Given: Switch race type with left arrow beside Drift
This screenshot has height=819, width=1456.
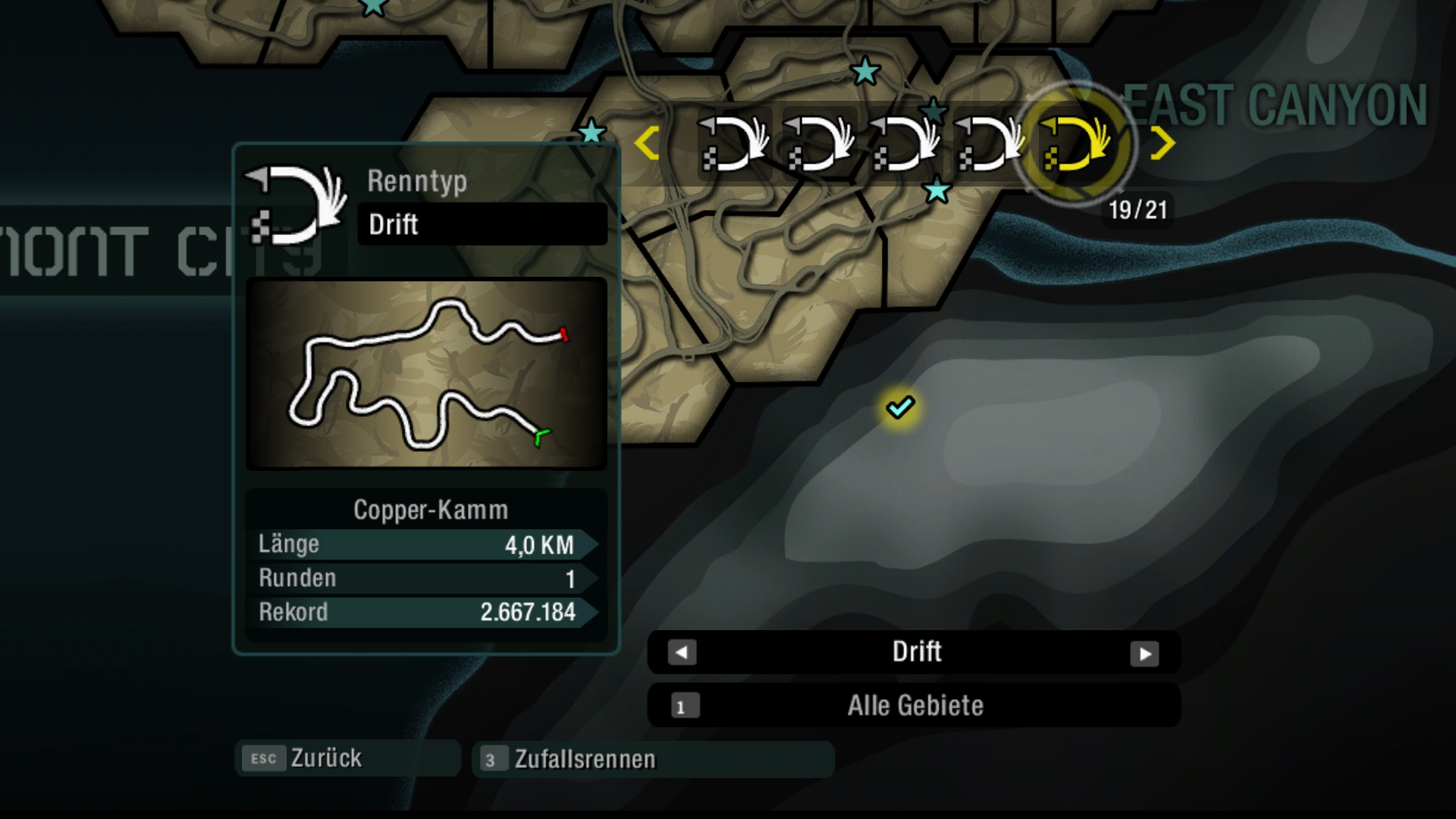Looking at the screenshot, I should (682, 652).
